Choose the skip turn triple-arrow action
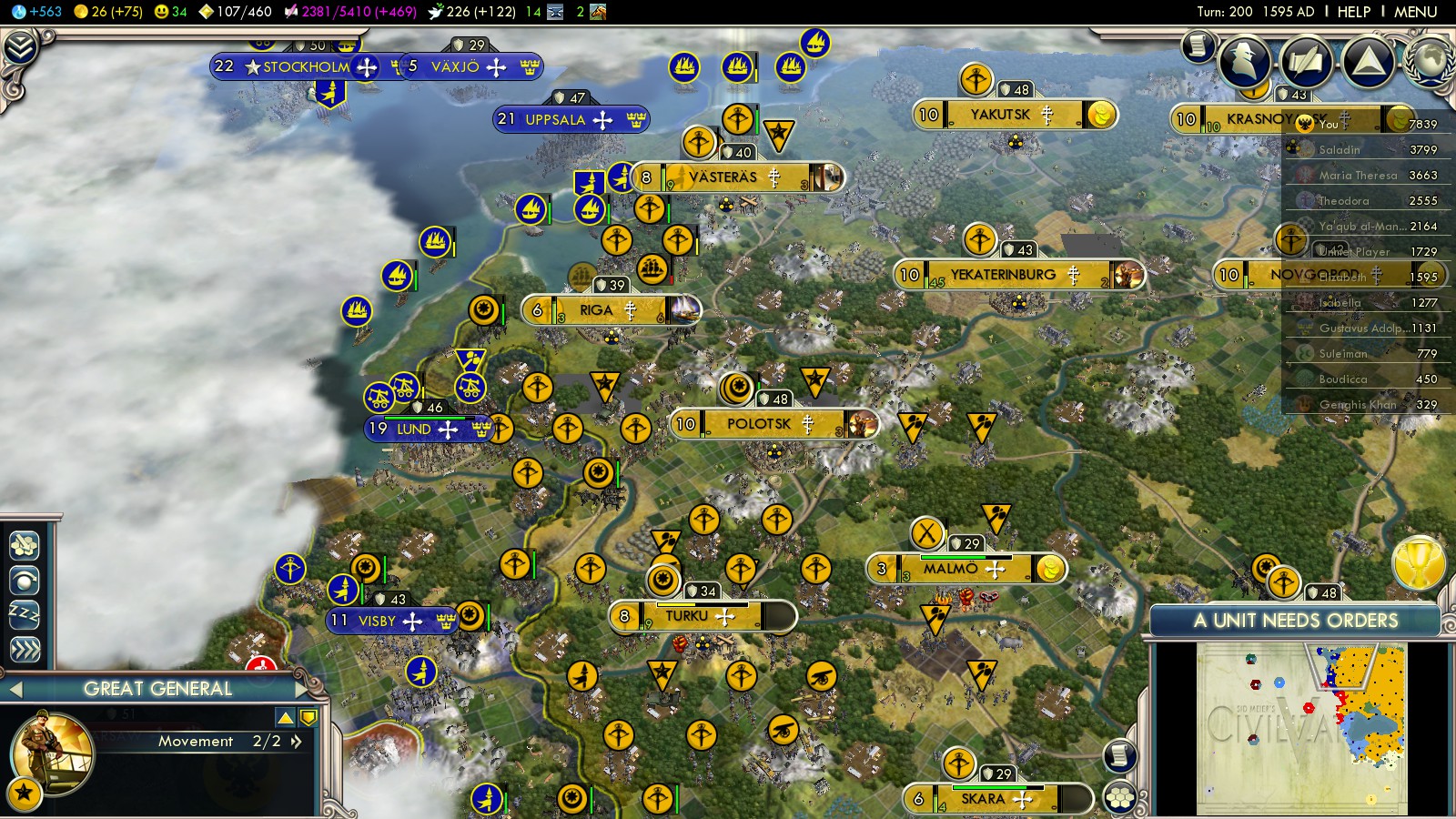The image size is (1456, 819). (x=25, y=649)
